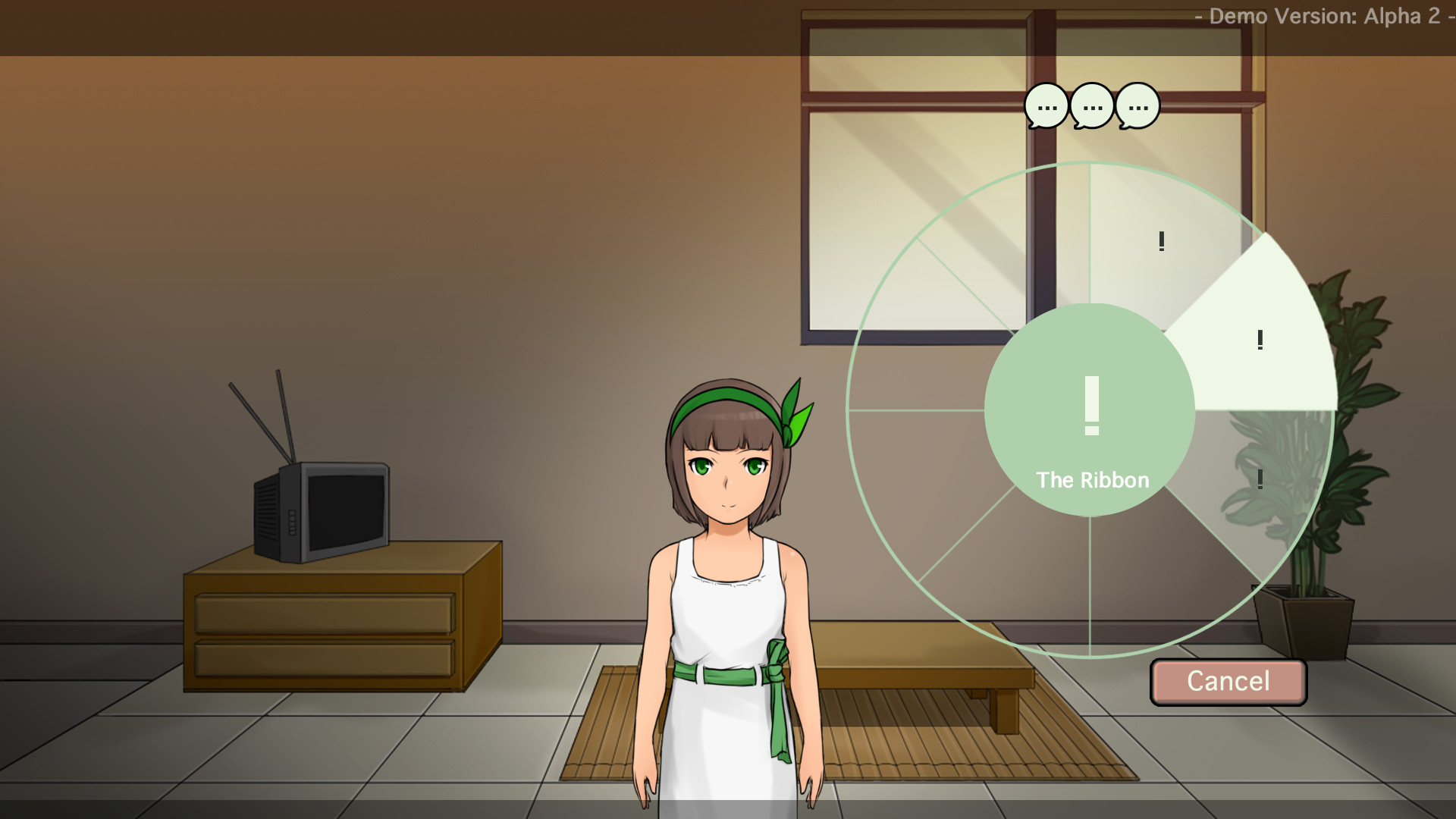Click the leftmost speech bubble icon
This screenshot has width=1456, height=819.
(1045, 106)
